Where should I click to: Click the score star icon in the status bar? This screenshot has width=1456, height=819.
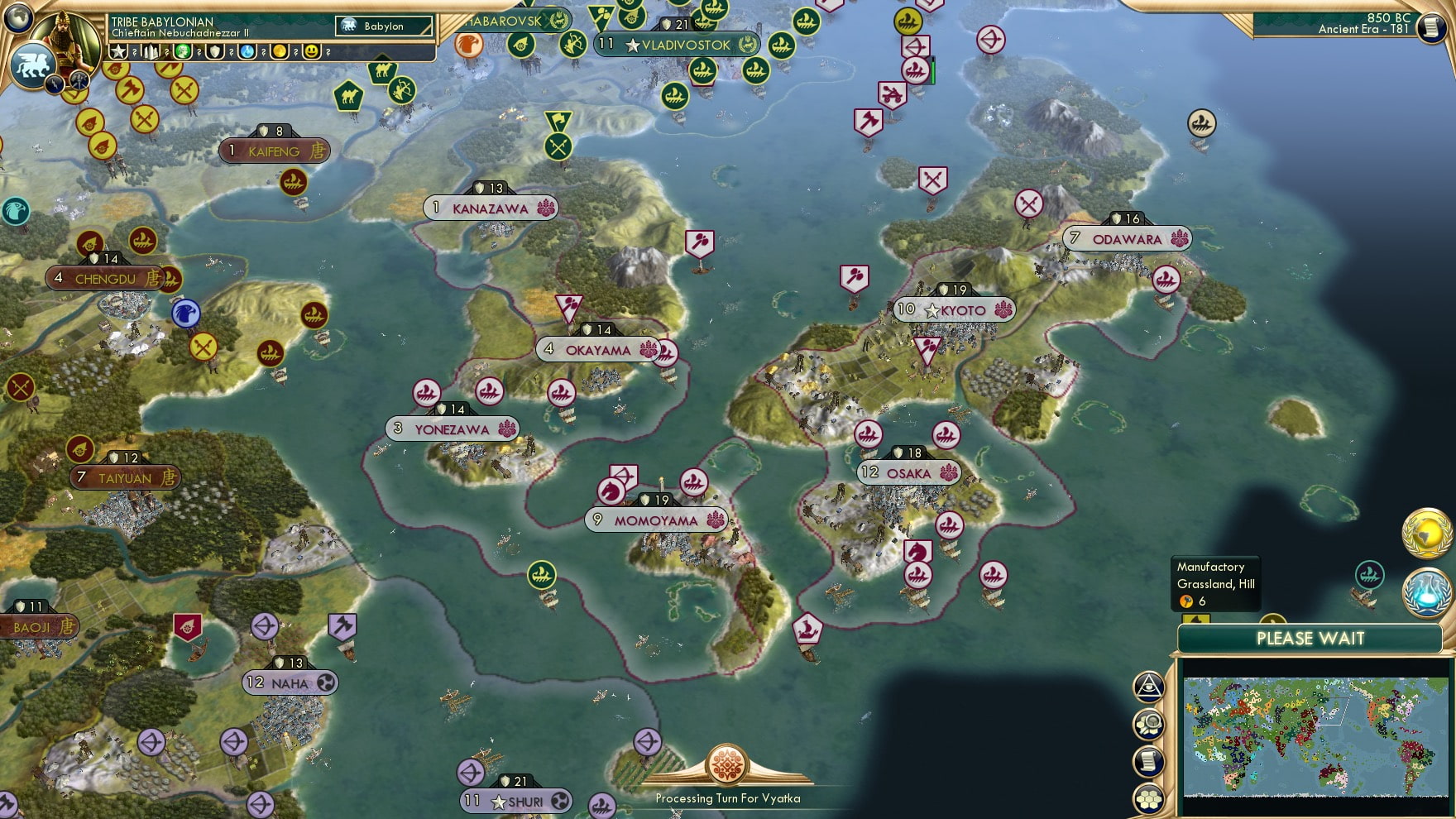pyautogui.click(x=118, y=52)
